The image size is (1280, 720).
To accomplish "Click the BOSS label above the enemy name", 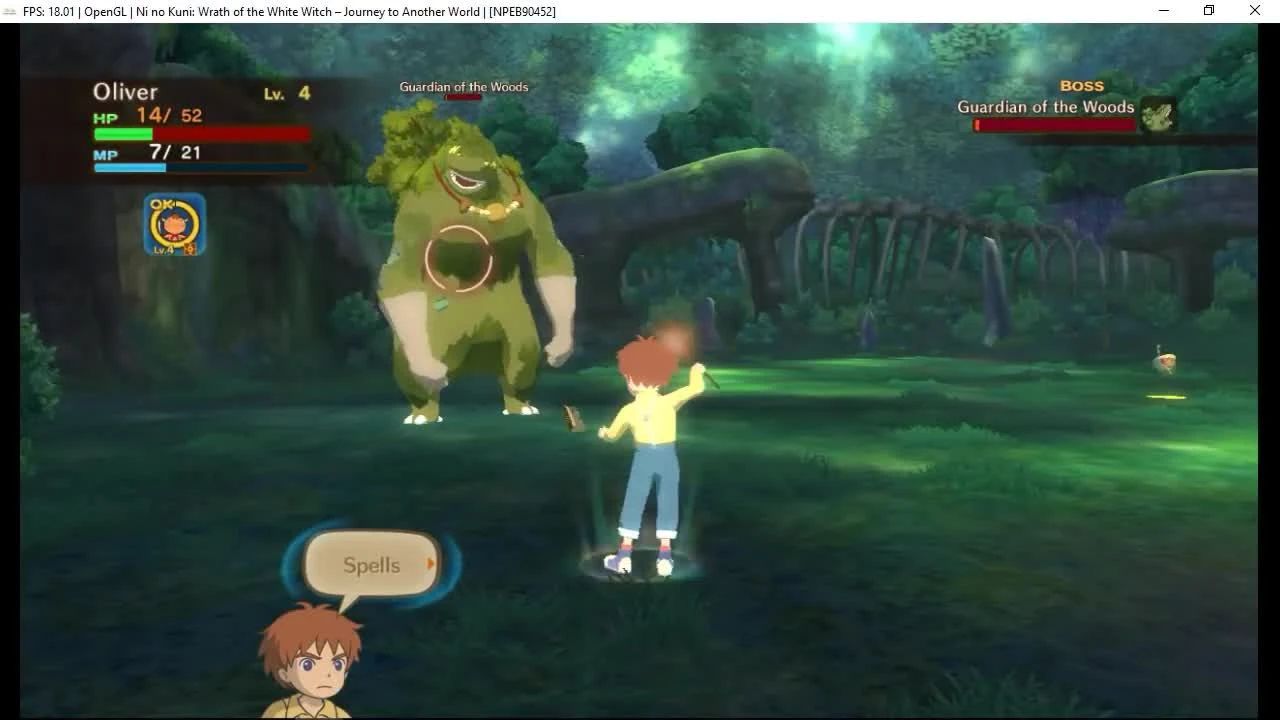I will [1081, 86].
